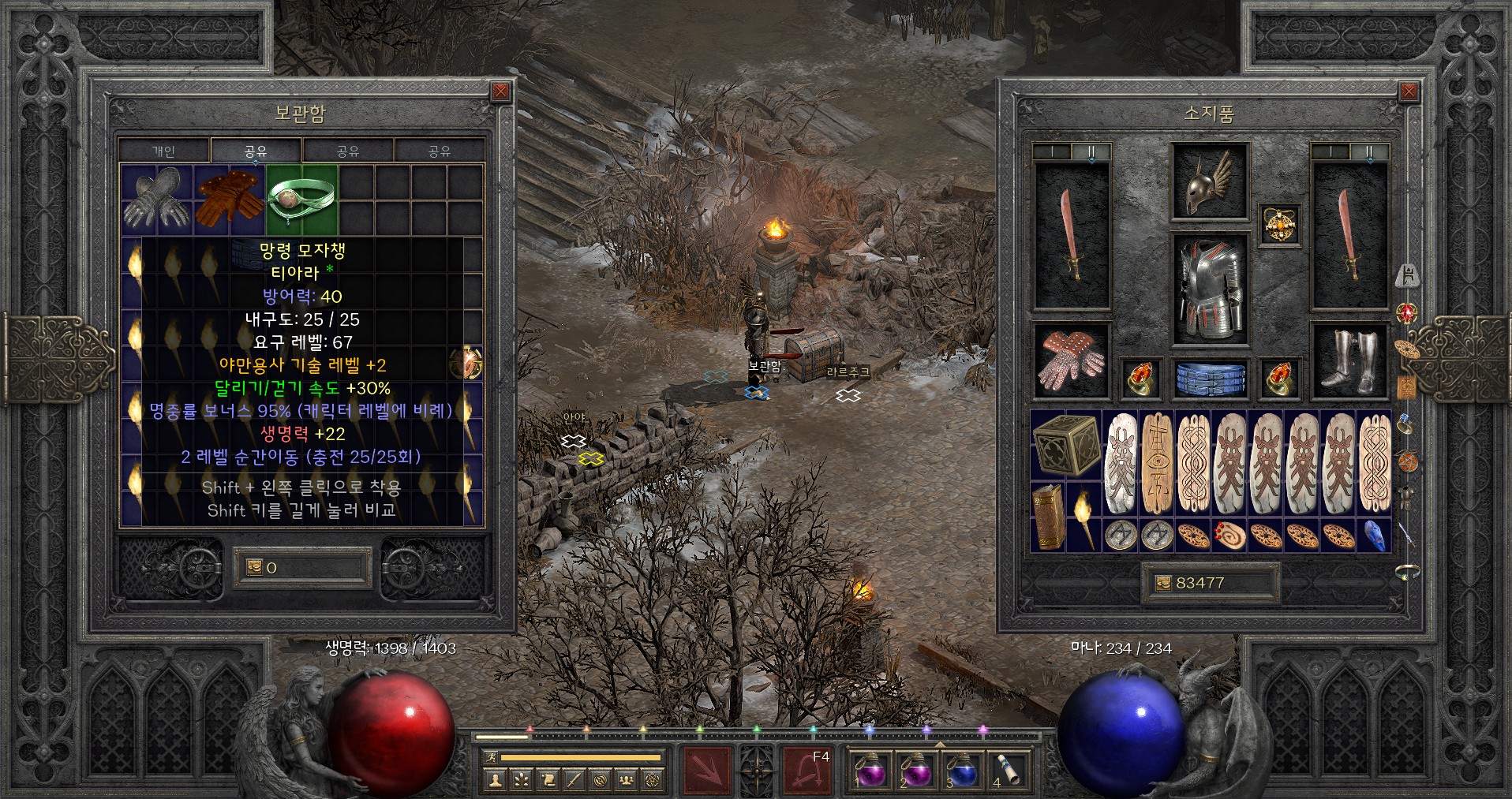The height and width of the screenshot is (799, 1512).
Task: Pick up the Horadric Cube in inventory
Action: [x=1065, y=444]
